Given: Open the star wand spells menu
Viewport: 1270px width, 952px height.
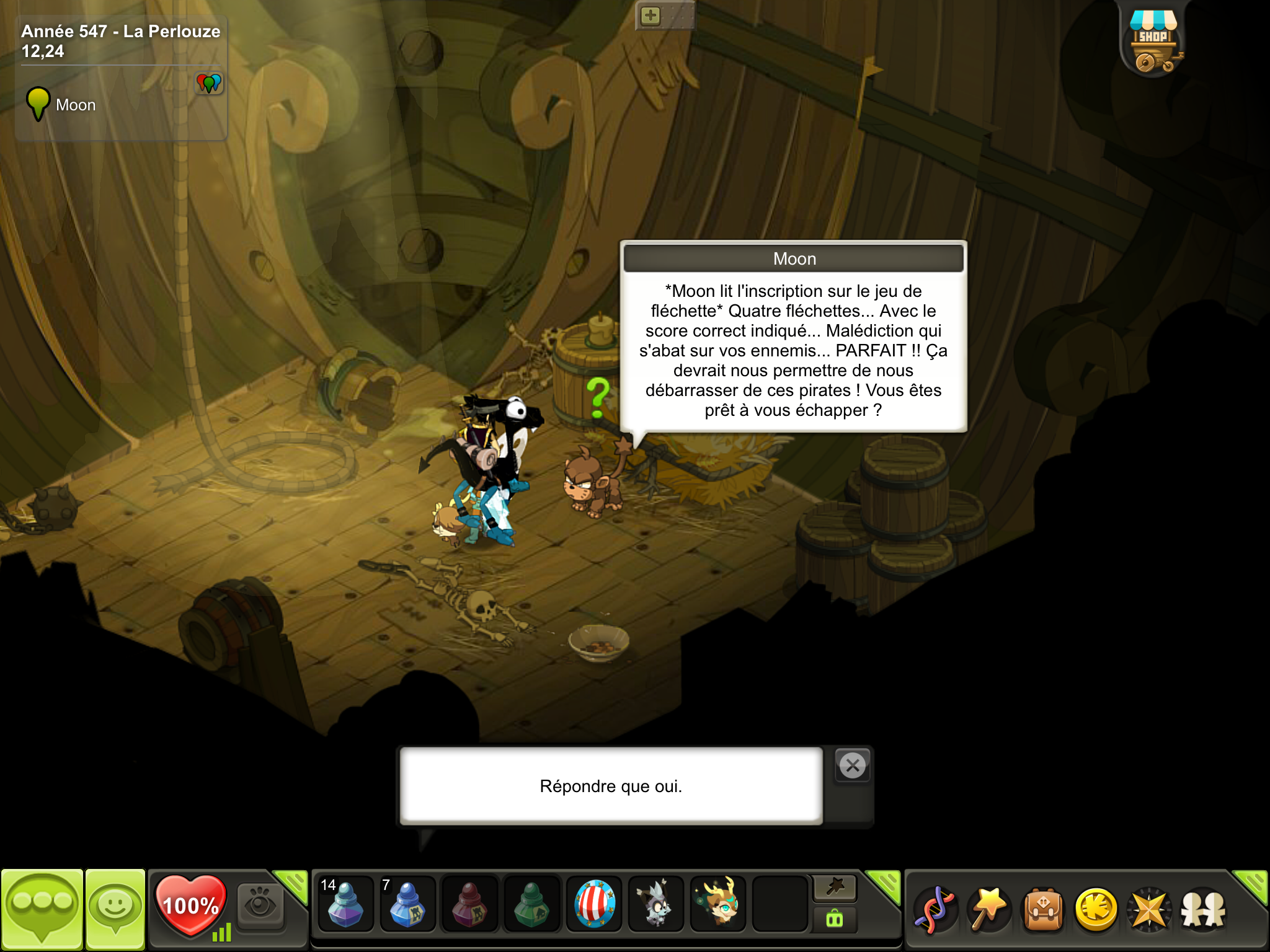Looking at the screenshot, I should click(x=989, y=910).
